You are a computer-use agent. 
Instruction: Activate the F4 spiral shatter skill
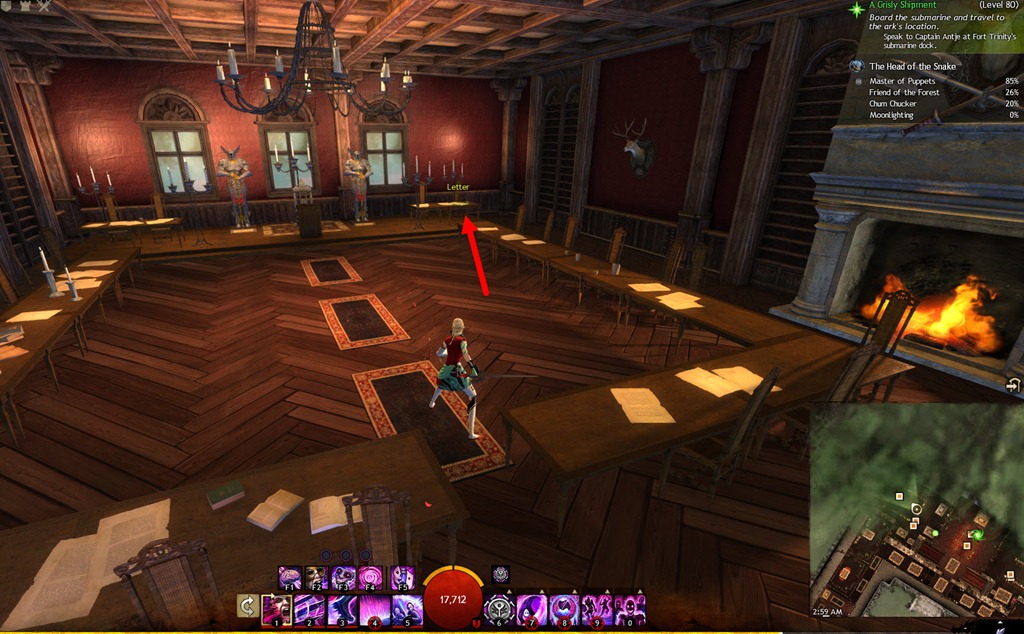(373, 577)
